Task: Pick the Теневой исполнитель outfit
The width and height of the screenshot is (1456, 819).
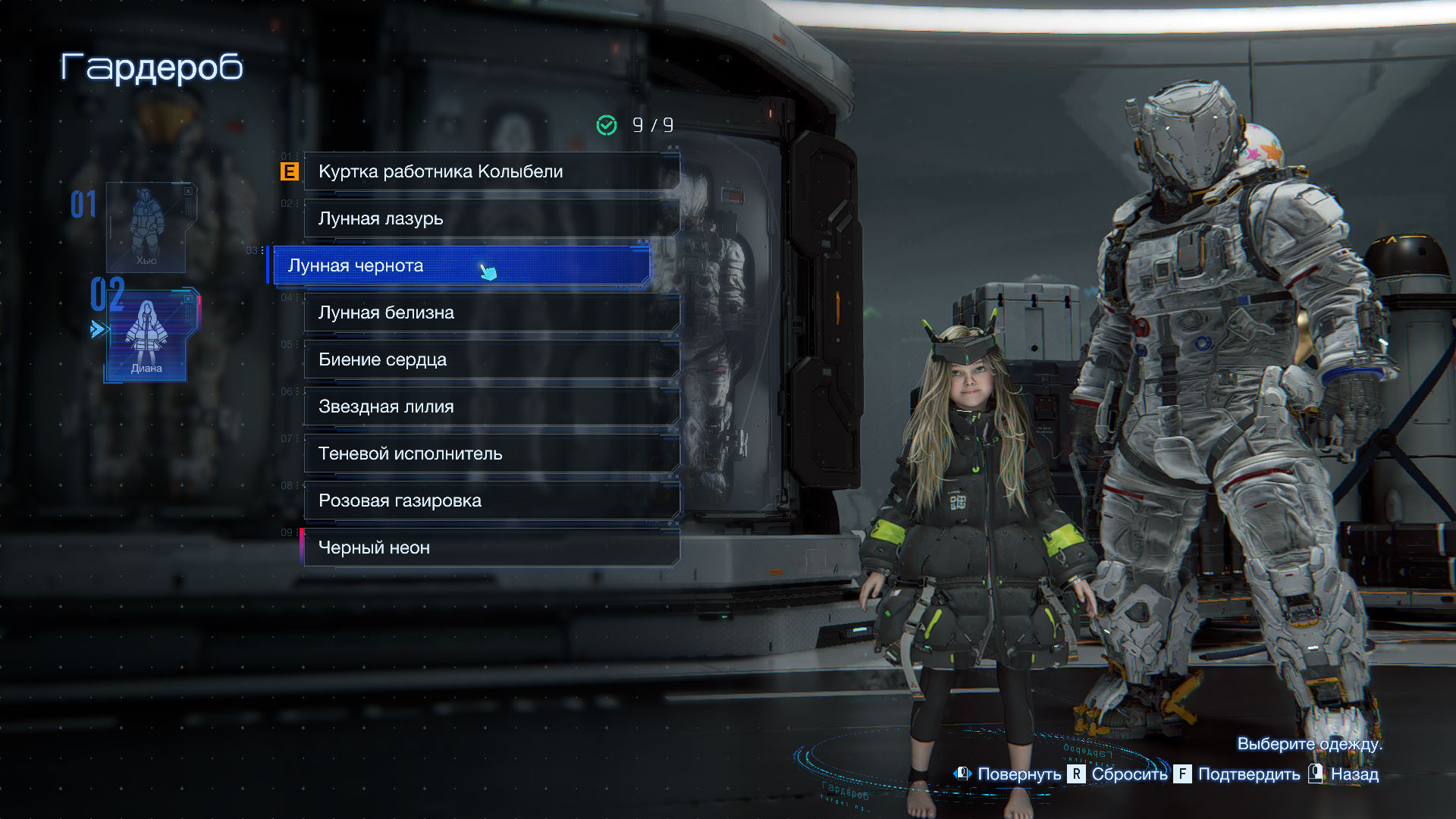Action: click(x=491, y=453)
